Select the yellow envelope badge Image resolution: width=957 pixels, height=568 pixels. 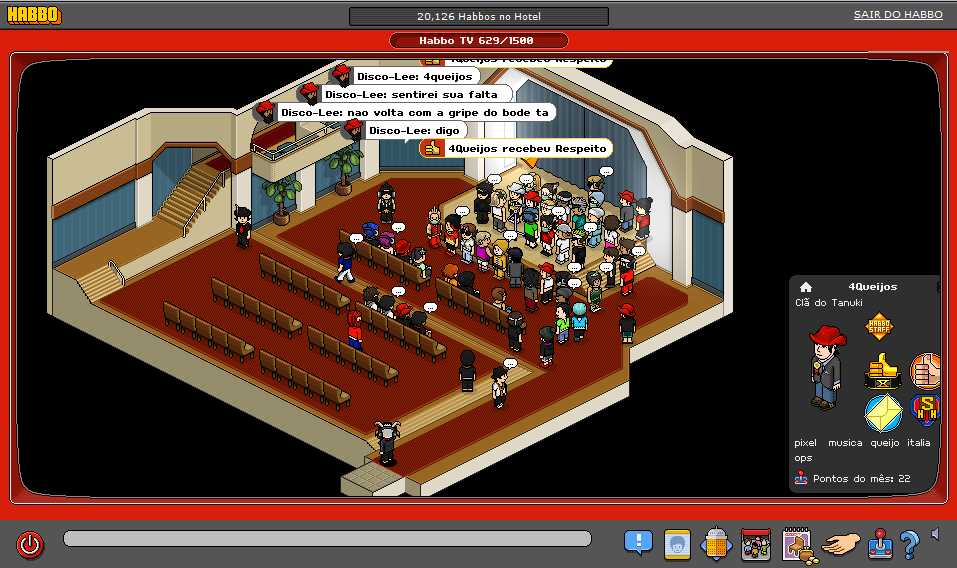point(883,412)
